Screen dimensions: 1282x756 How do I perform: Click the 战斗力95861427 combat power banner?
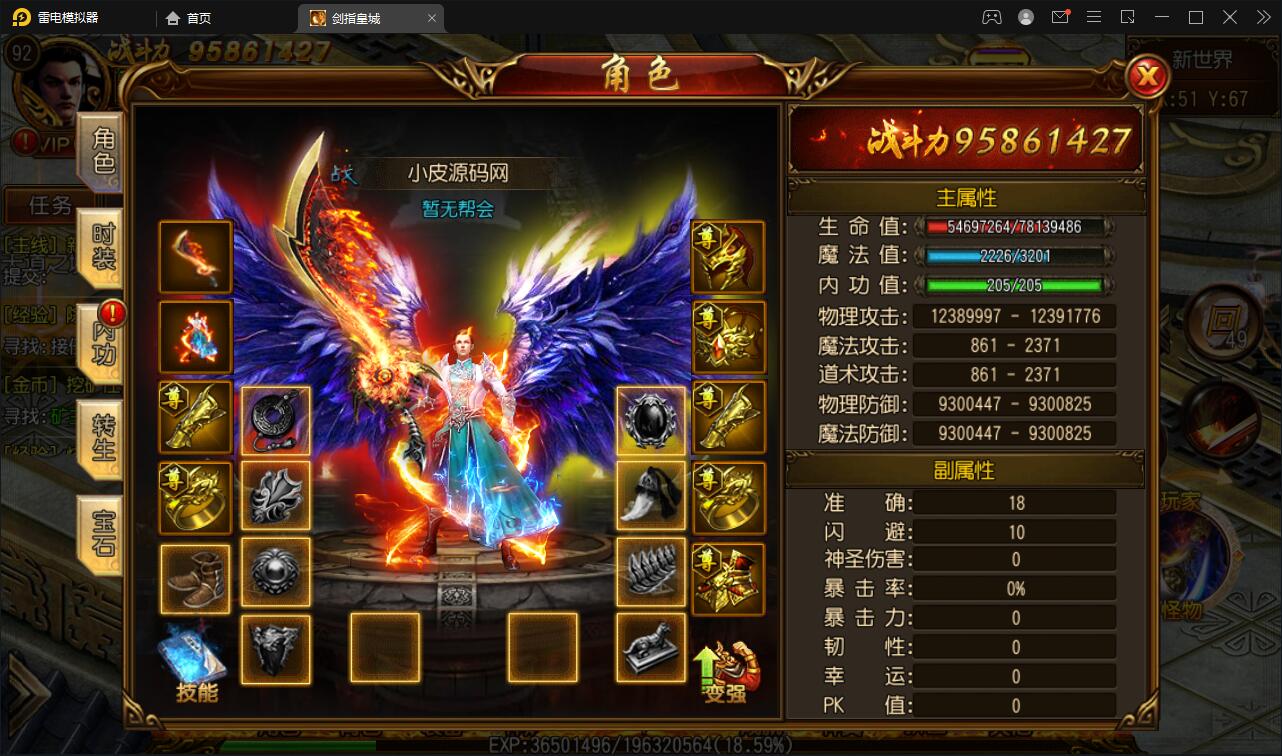click(x=965, y=140)
